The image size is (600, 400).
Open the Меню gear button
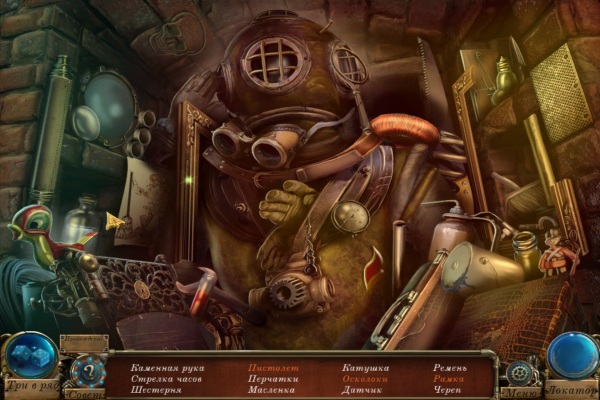(518, 372)
